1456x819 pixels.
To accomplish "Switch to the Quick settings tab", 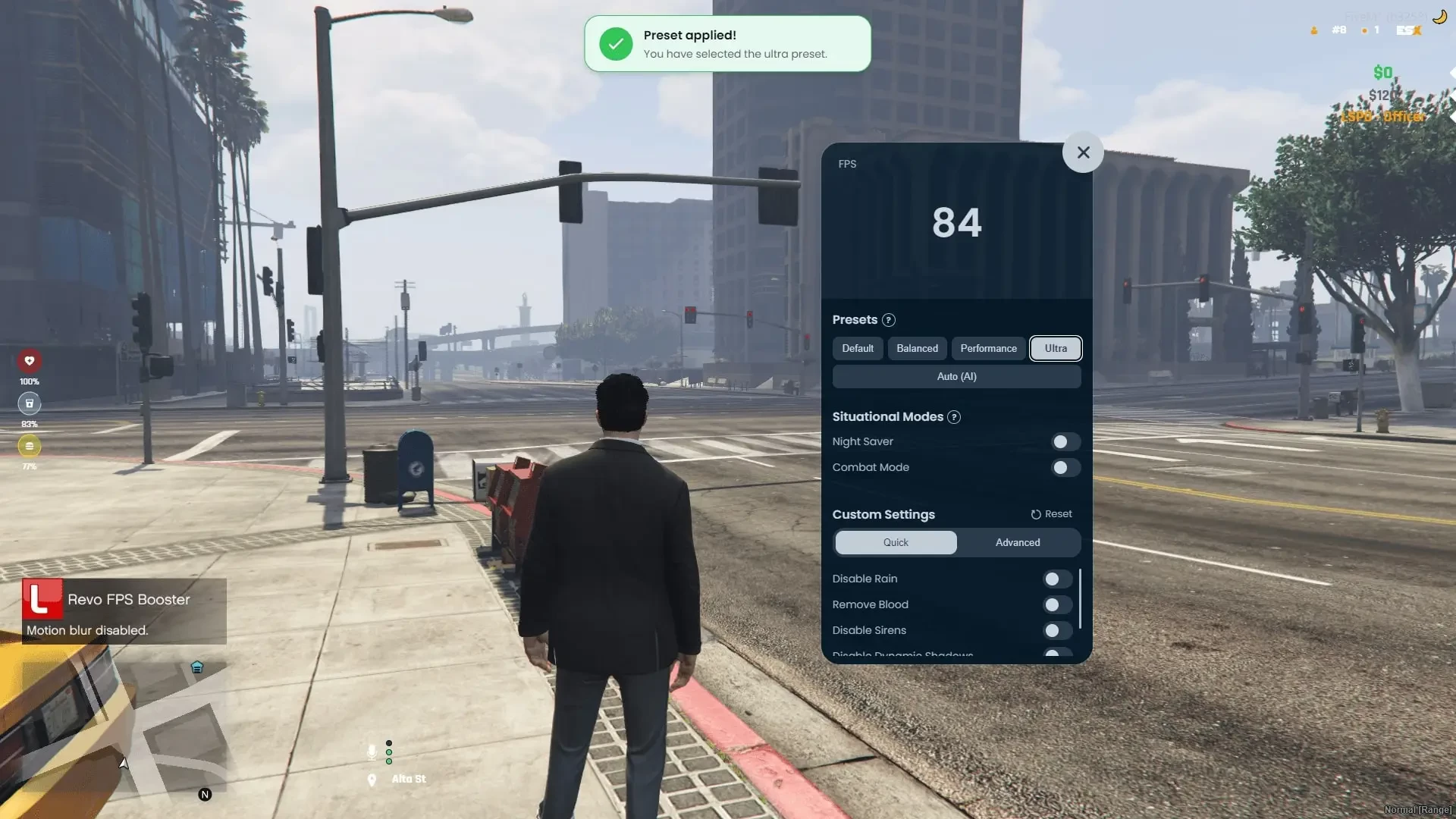I will coord(896,542).
